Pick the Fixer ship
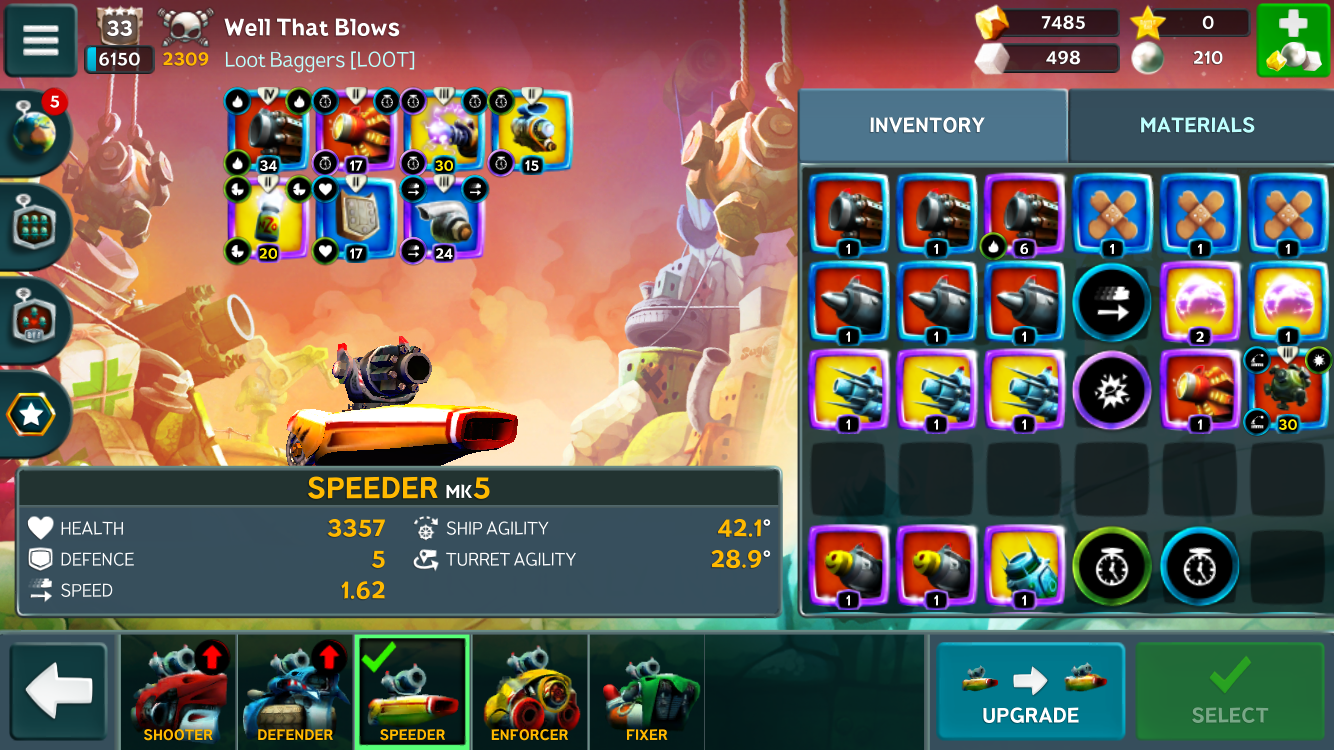Image resolution: width=1334 pixels, height=750 pixels. pyautogui.click(x=646, y=692)
